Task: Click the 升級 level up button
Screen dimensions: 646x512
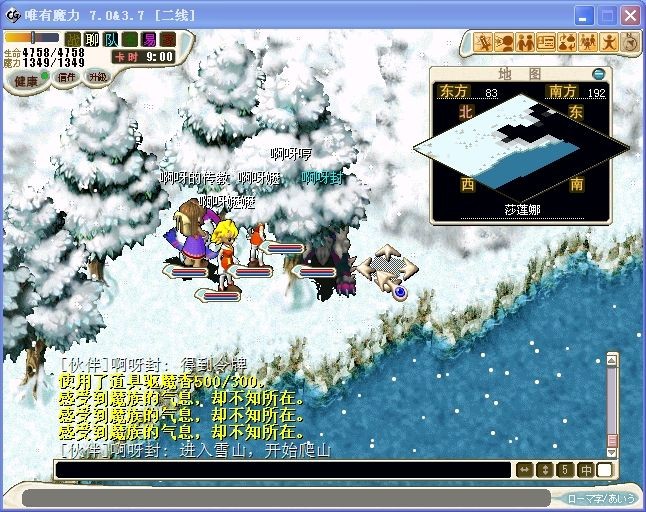Action: pyautogui.click(x=98, y=77)
